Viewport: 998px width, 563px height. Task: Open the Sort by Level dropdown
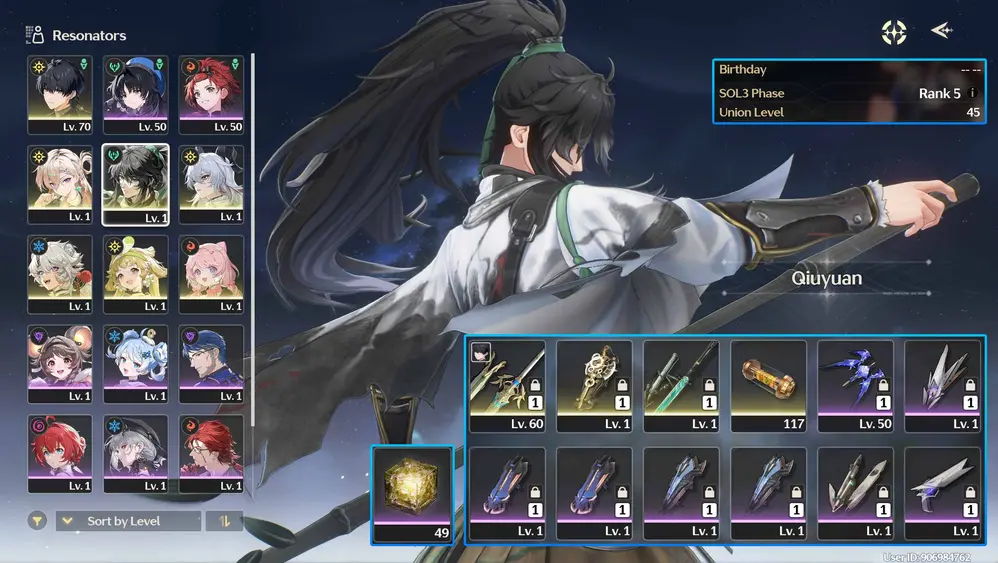[x=128, y=521]
